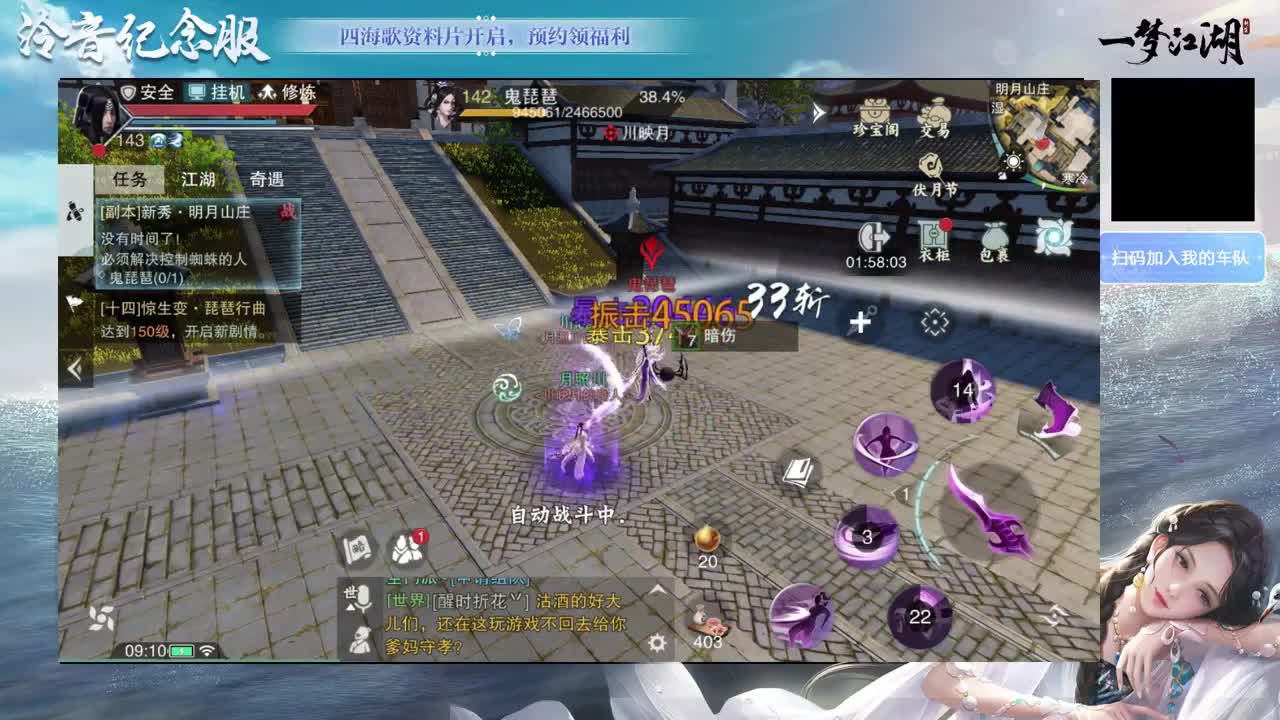The width and height of the screenshot is (1280, 720).
Task: Click the quest 新秀·明月山庄 entry
Action: click(176, 213)
